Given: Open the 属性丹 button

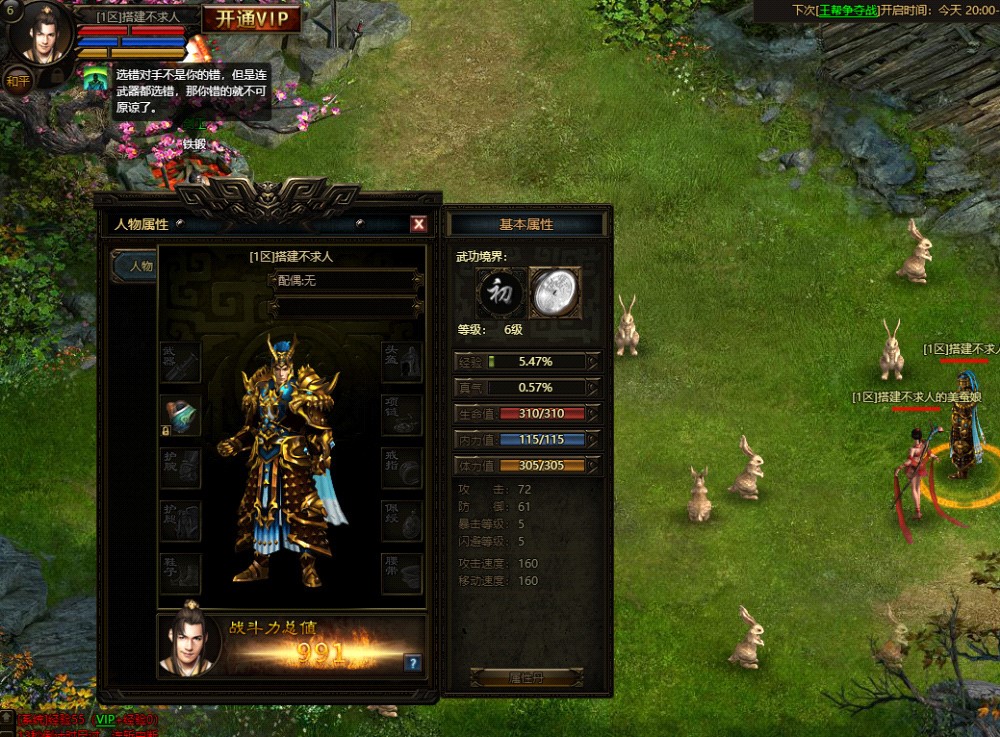Looking at the screenshot, I should tap(526, 678).
